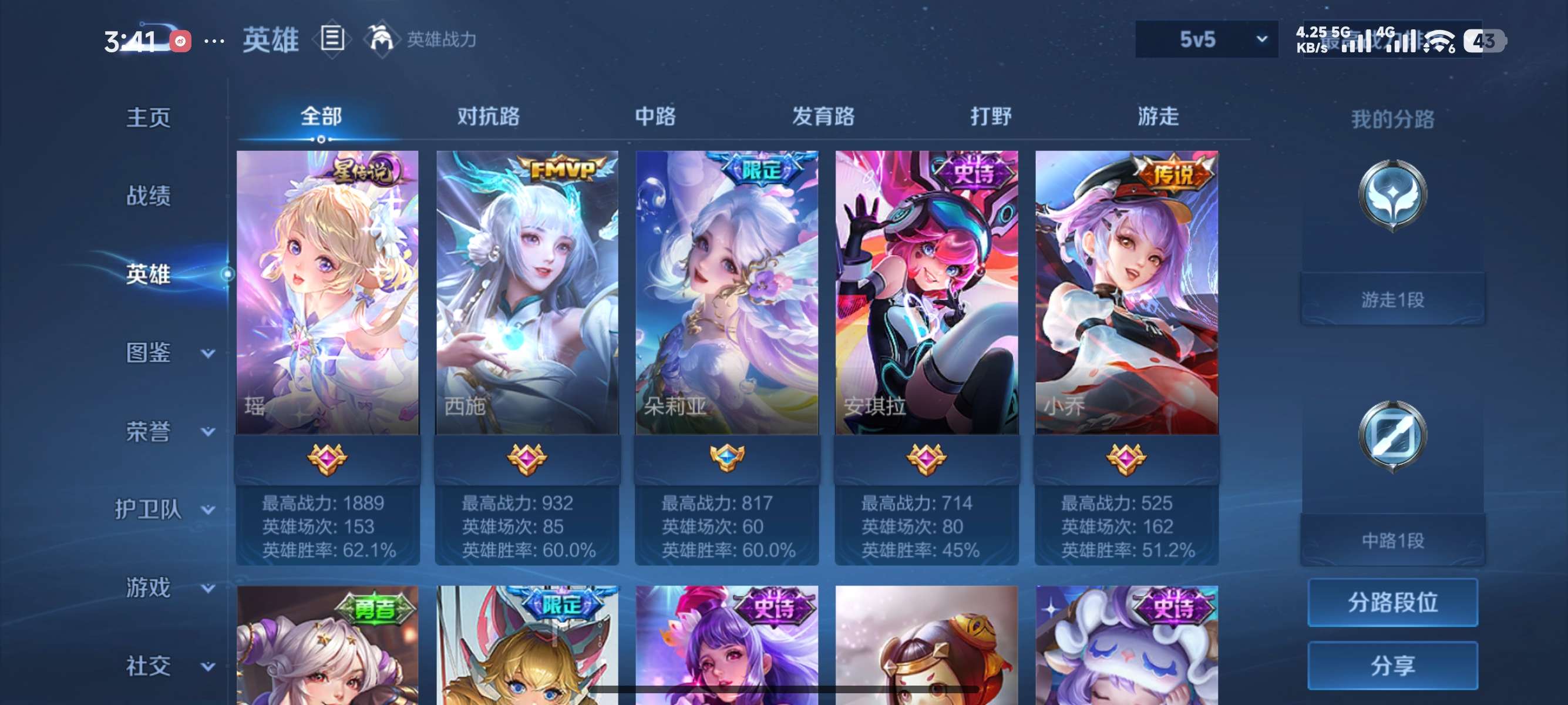1568x705 pixels.
Task: Switch to the 打野 tab
Action: click(991, 117)
